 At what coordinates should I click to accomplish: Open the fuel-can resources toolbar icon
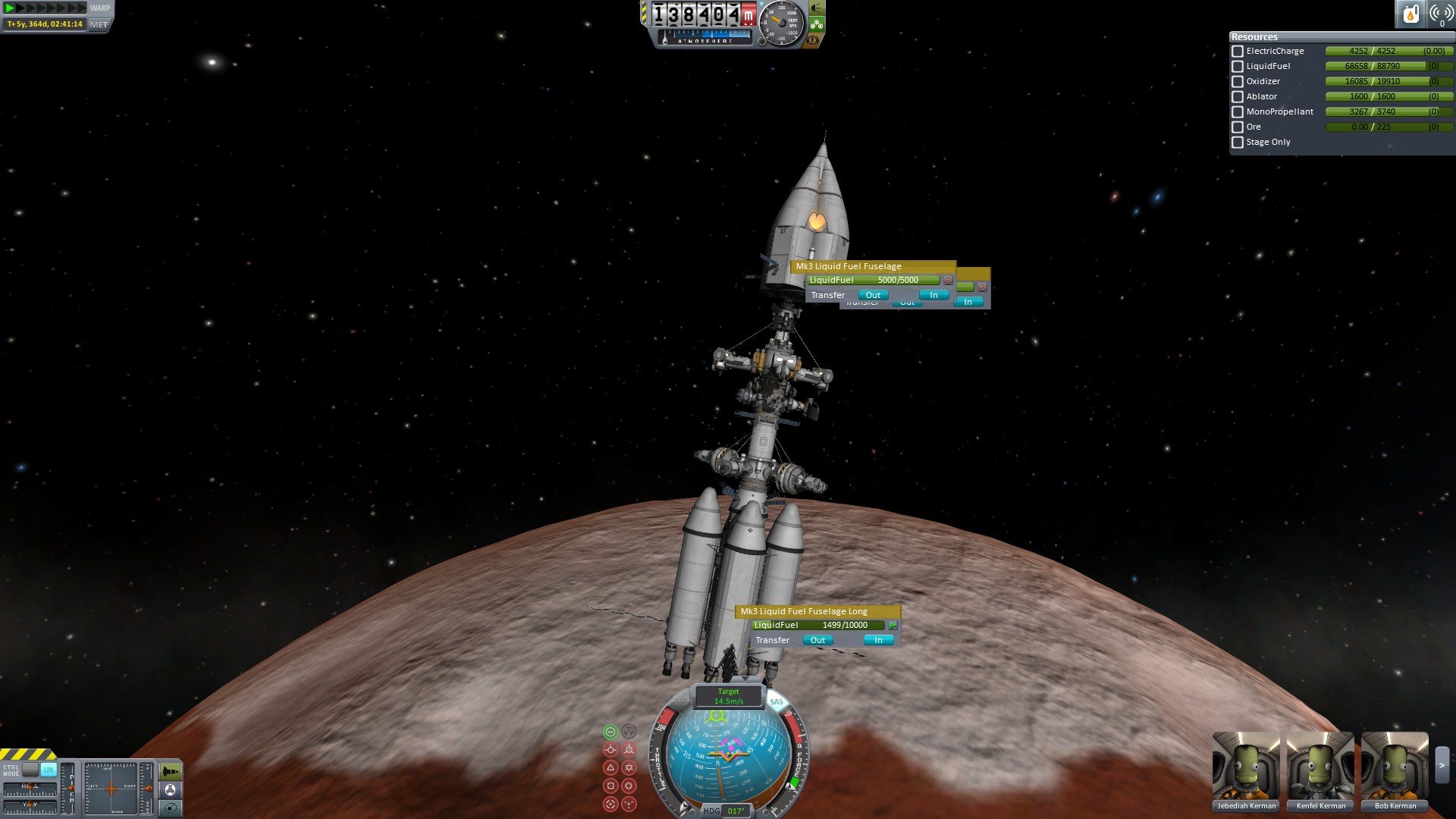pyautogui.click(x=1410, y=14)
